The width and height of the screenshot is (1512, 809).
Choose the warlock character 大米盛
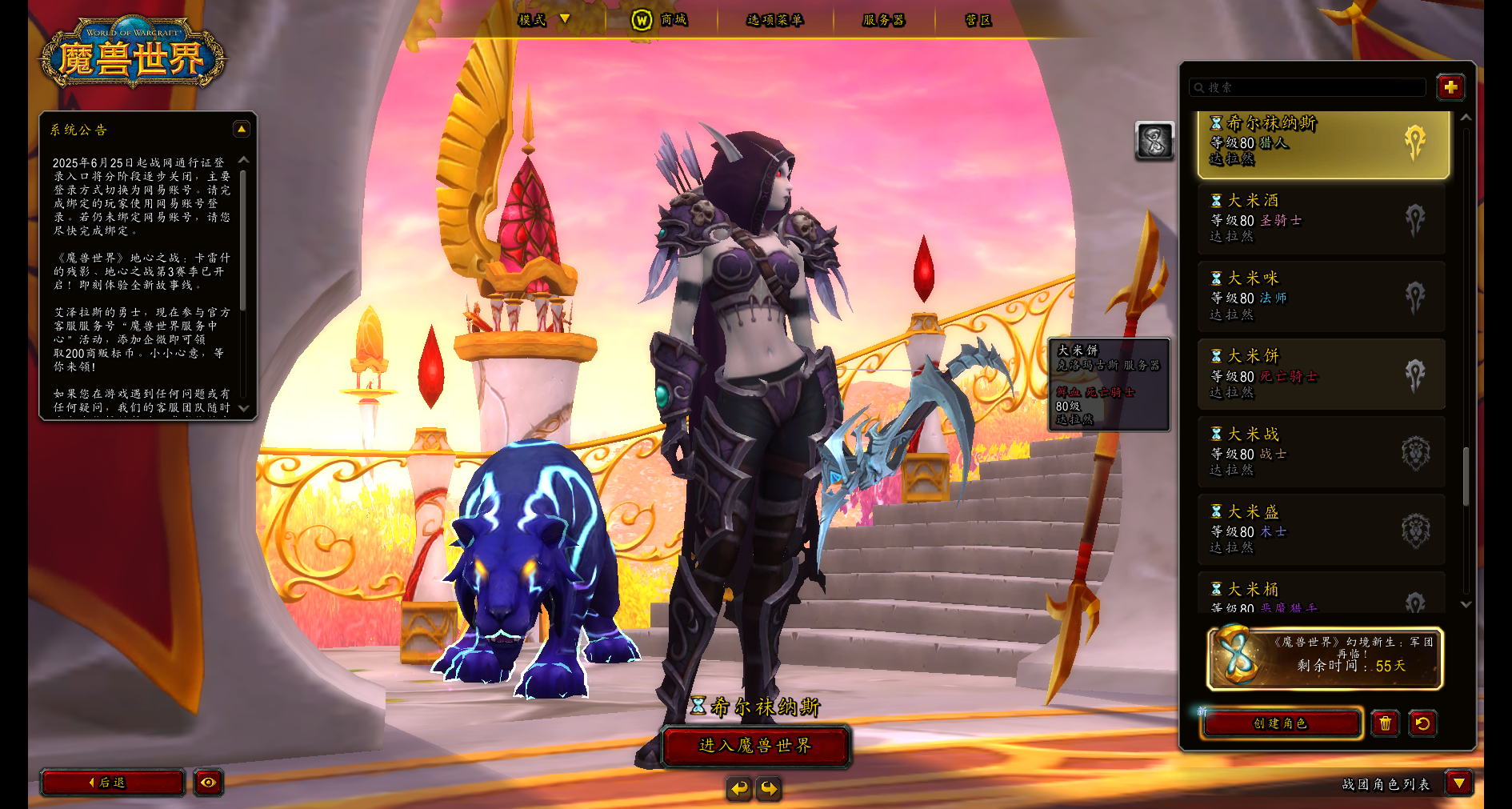point(1322,530)
